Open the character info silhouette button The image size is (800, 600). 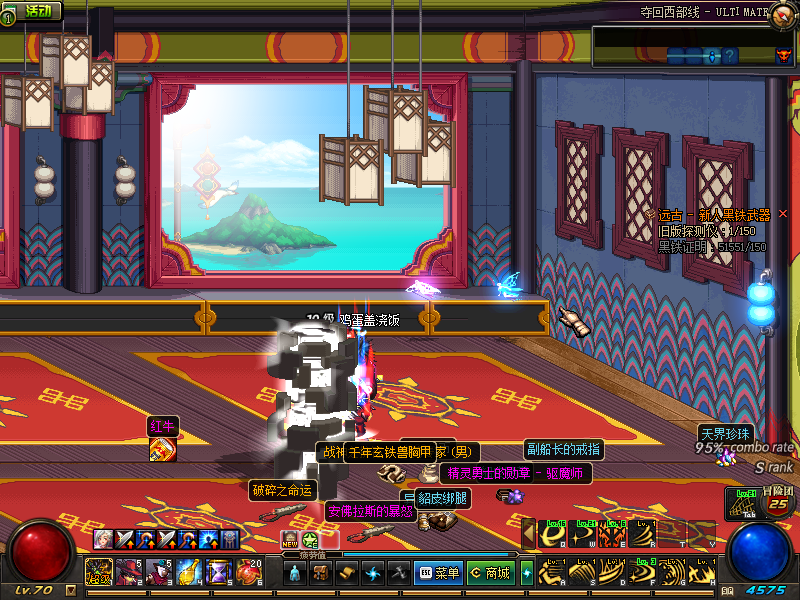tap(294, 573)
